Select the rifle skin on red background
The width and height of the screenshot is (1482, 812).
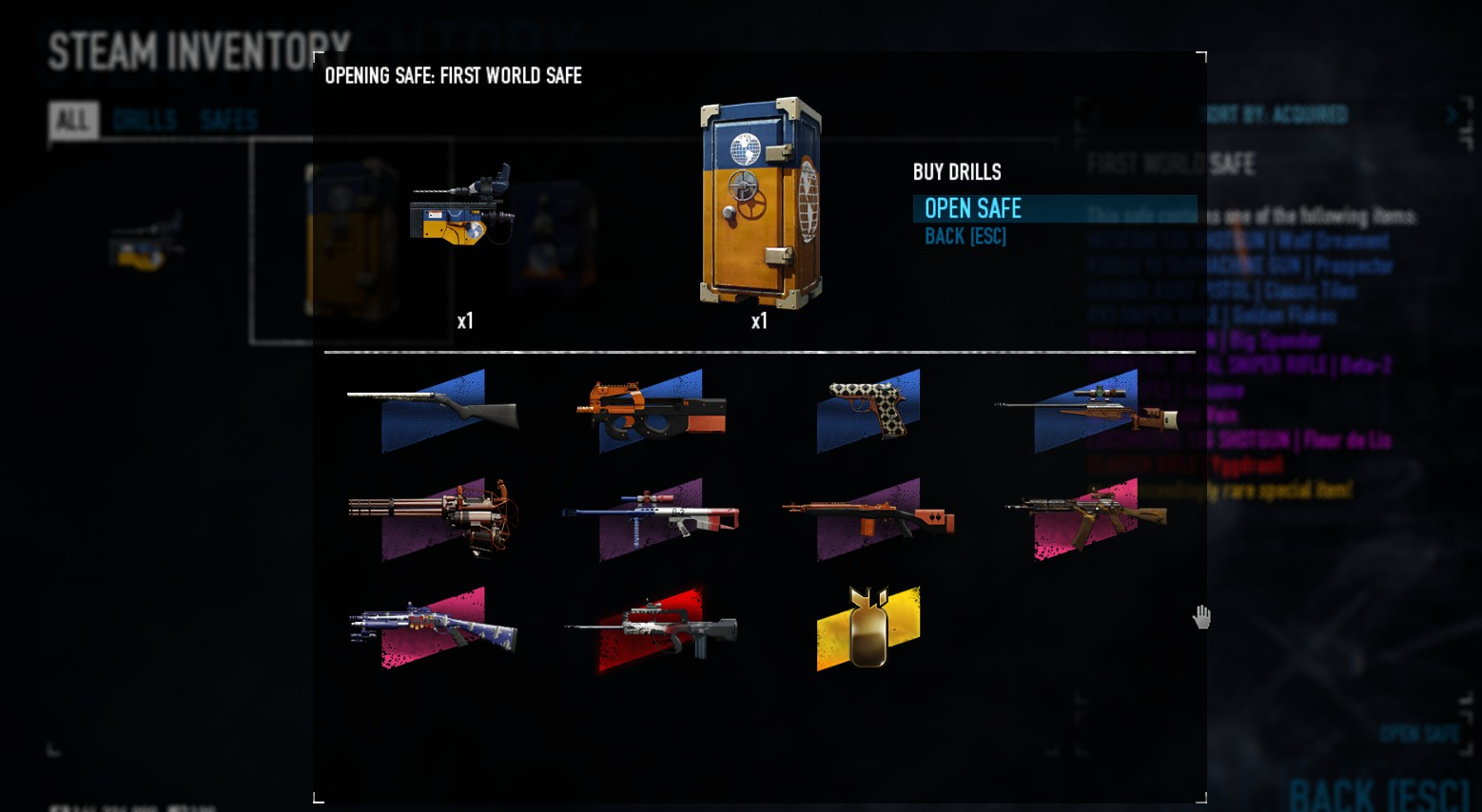tap(652, 628)
